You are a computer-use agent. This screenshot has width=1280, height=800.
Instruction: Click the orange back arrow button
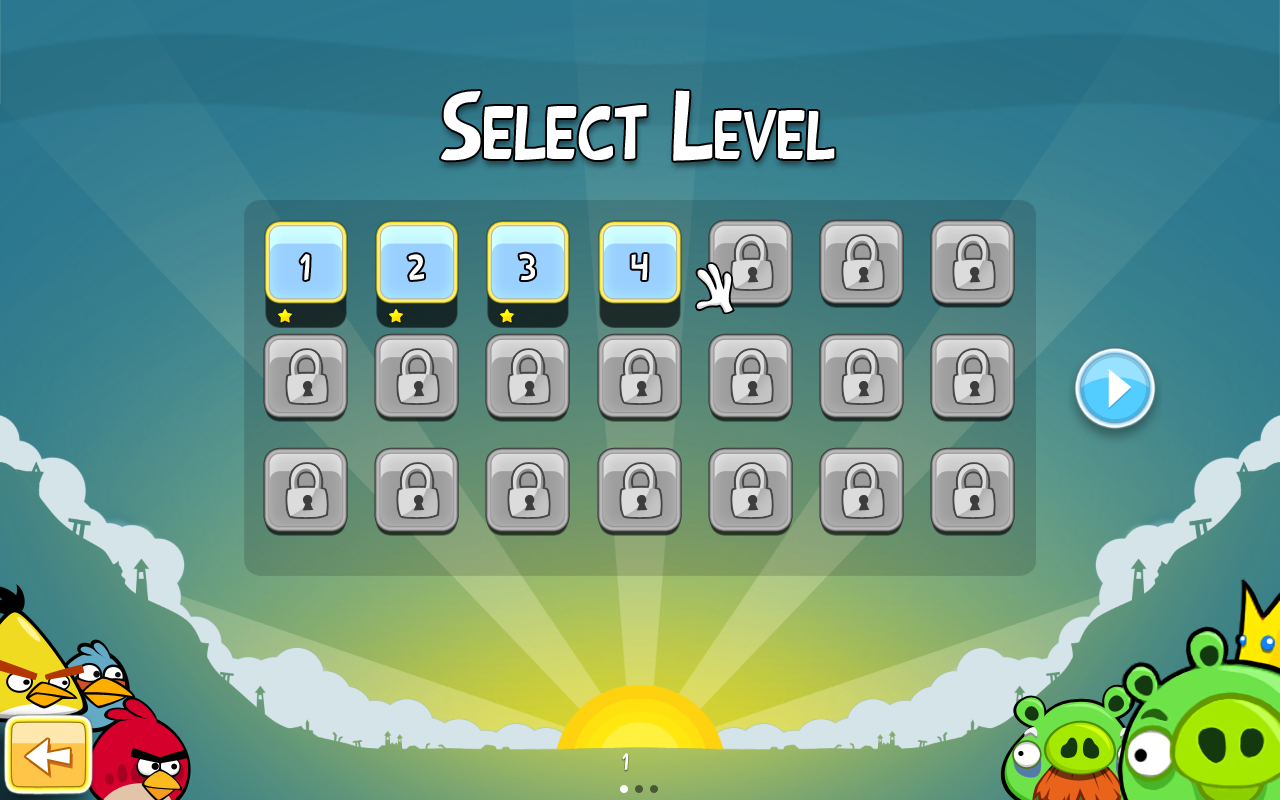48,755
